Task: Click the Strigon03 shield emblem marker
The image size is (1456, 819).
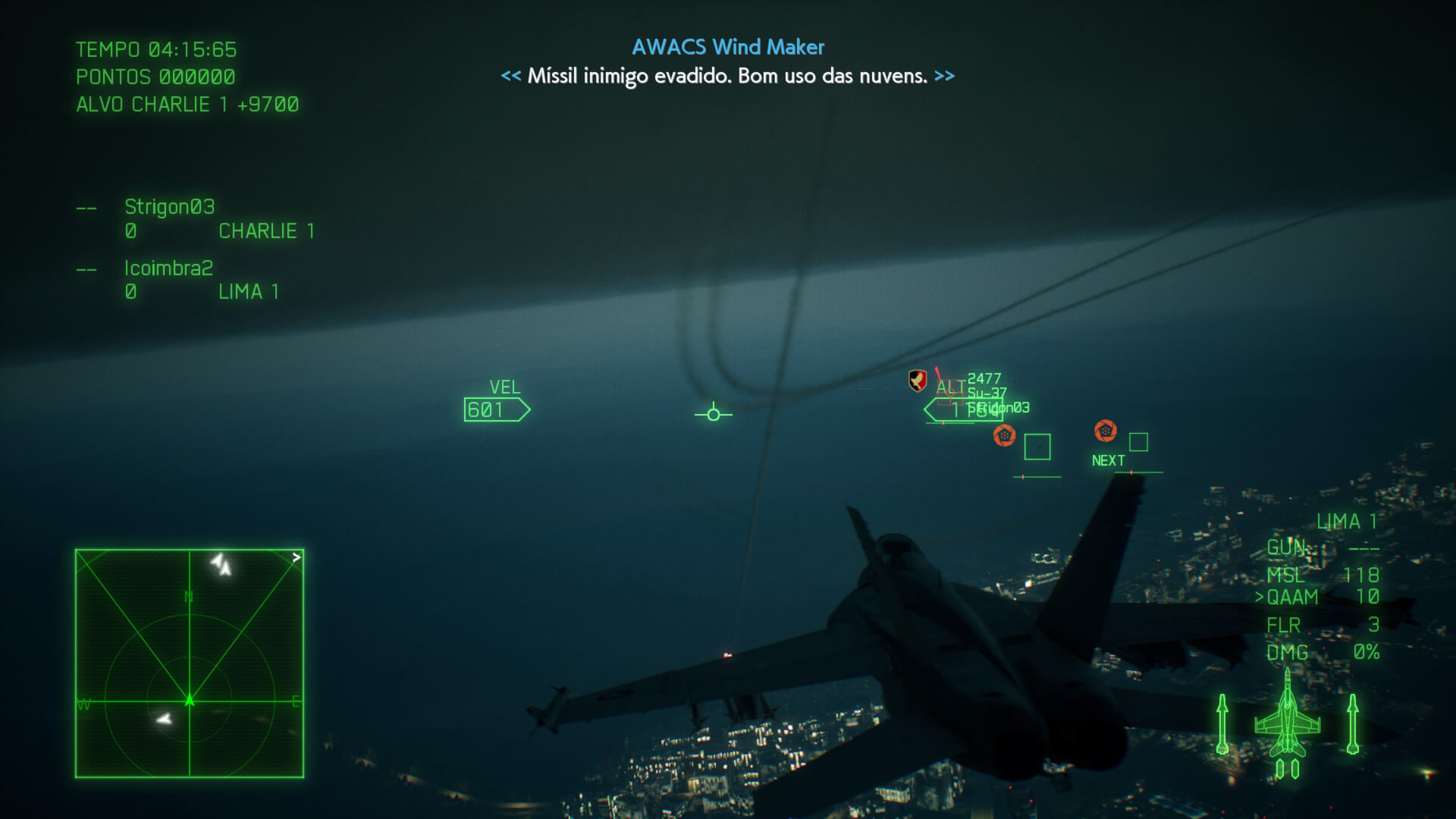Action: click(x=918, y=380)
